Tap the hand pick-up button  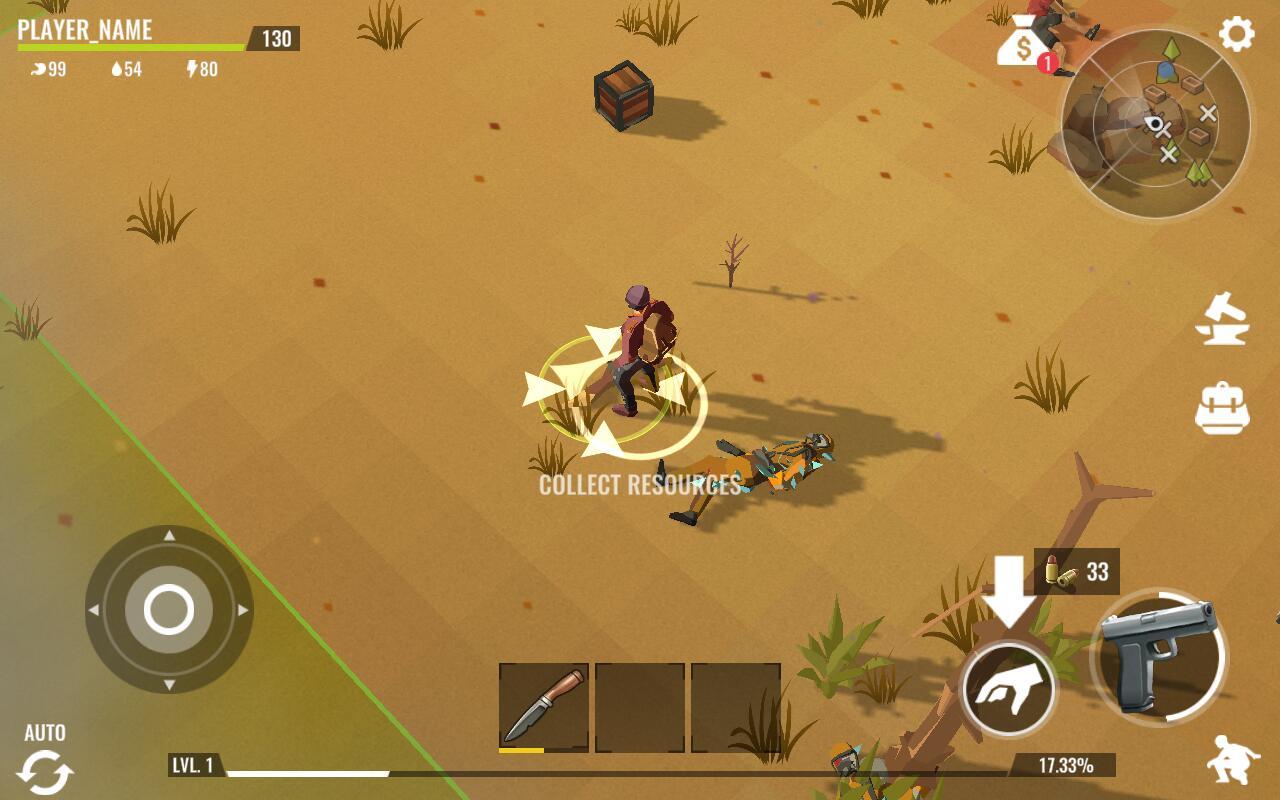[x=1008, y=690]
